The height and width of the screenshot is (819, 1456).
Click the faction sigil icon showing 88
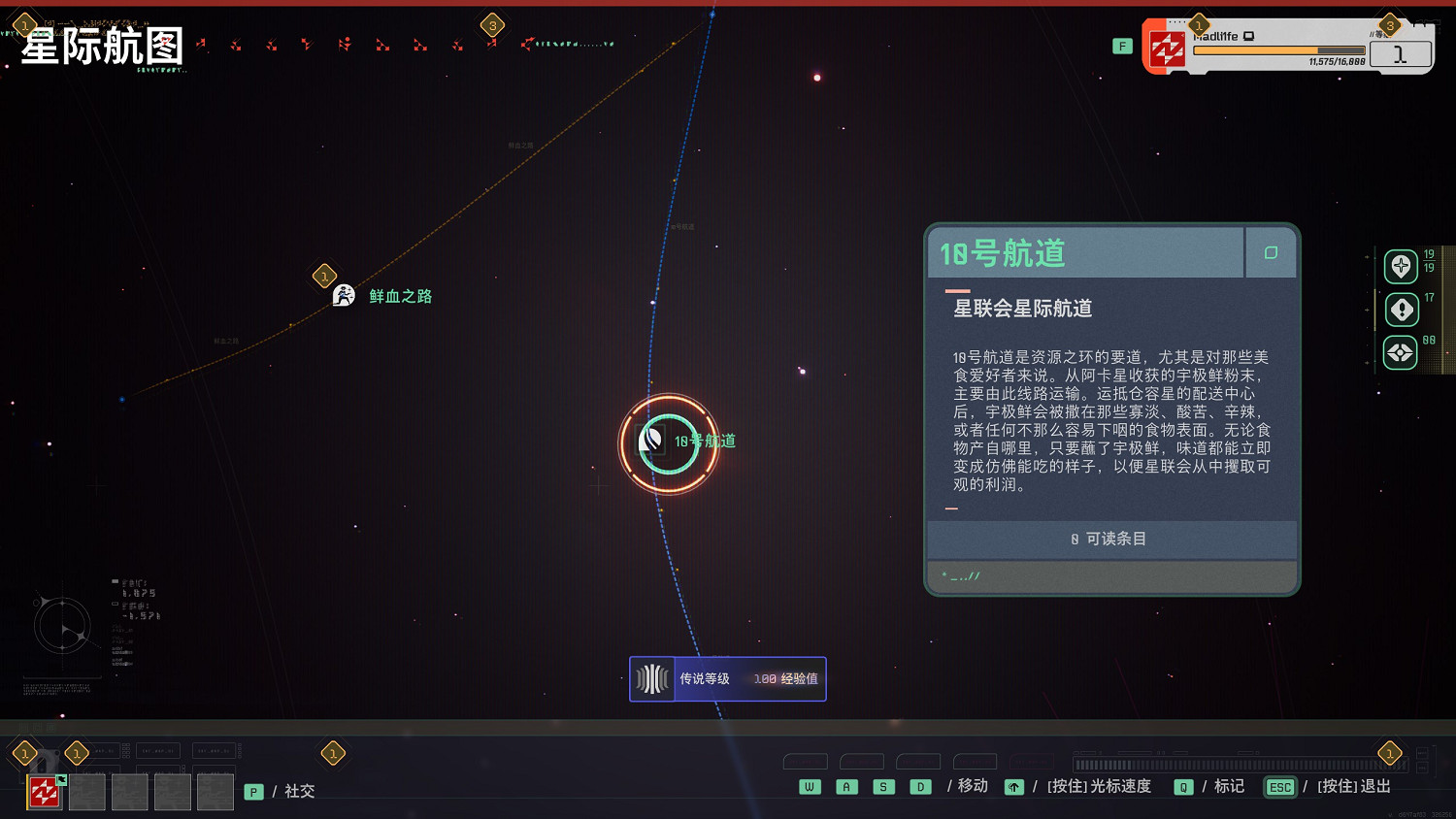coord(1401,352)
